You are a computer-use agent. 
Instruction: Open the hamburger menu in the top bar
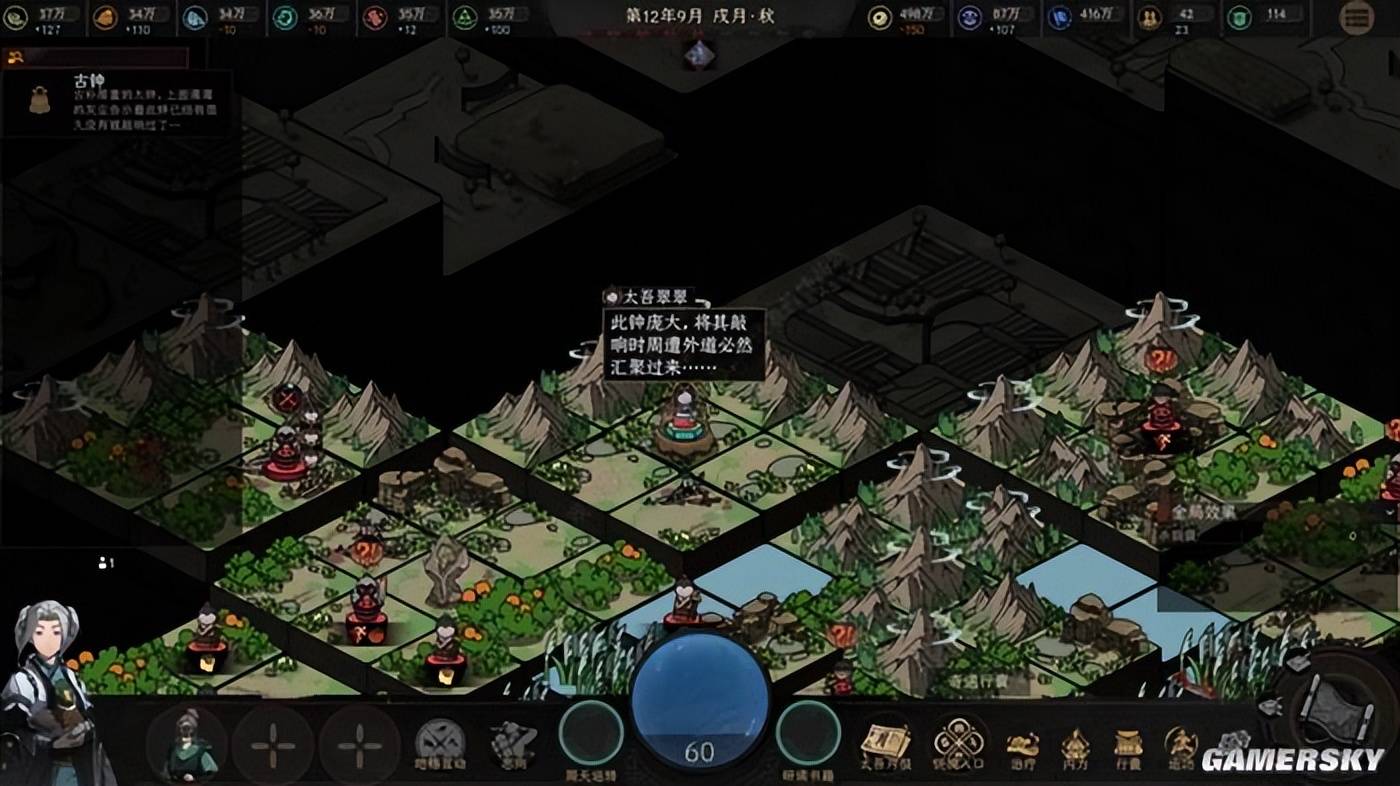click(1356, 17)
